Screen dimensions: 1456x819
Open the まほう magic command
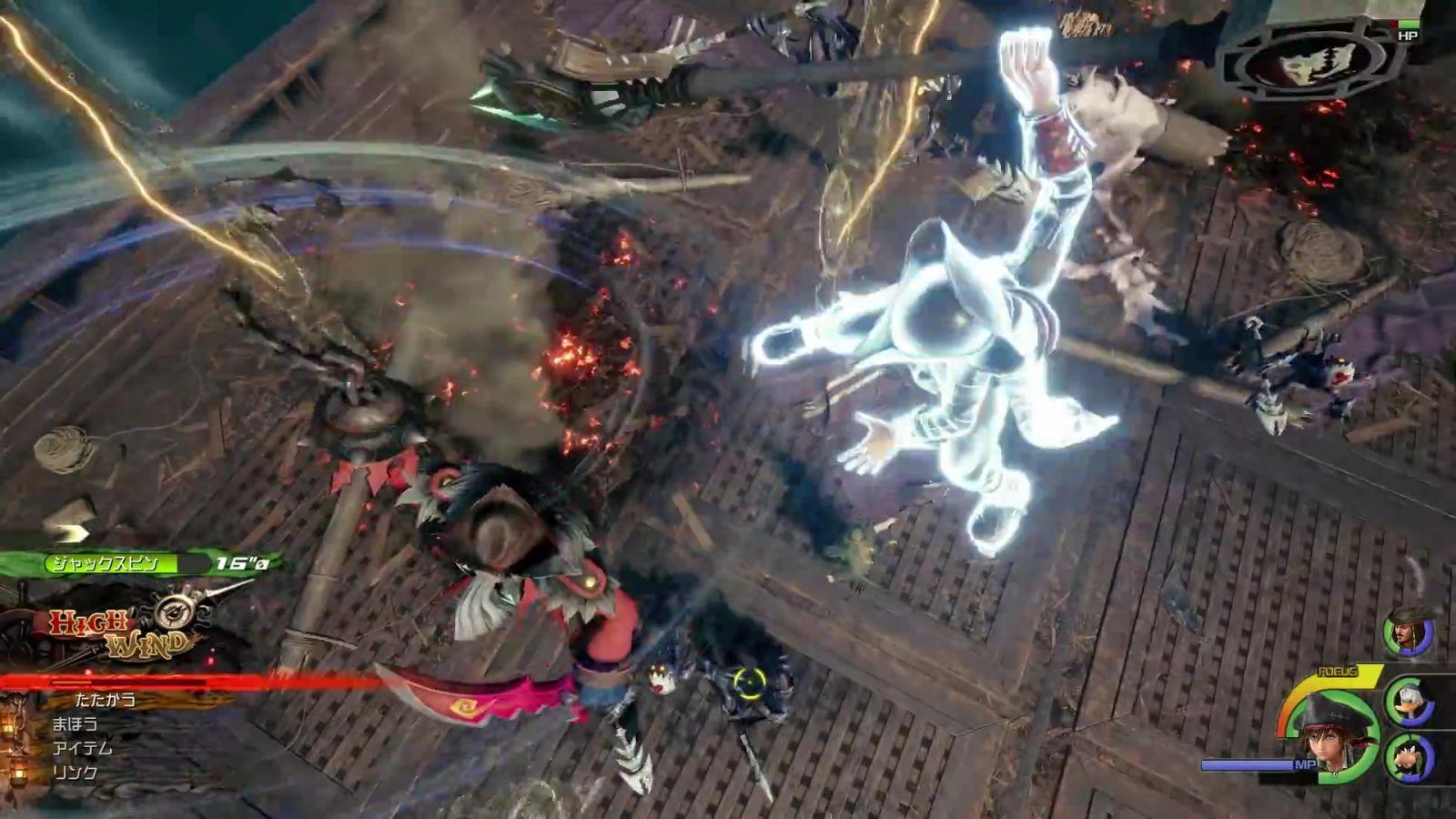click(x=75, y=724)
